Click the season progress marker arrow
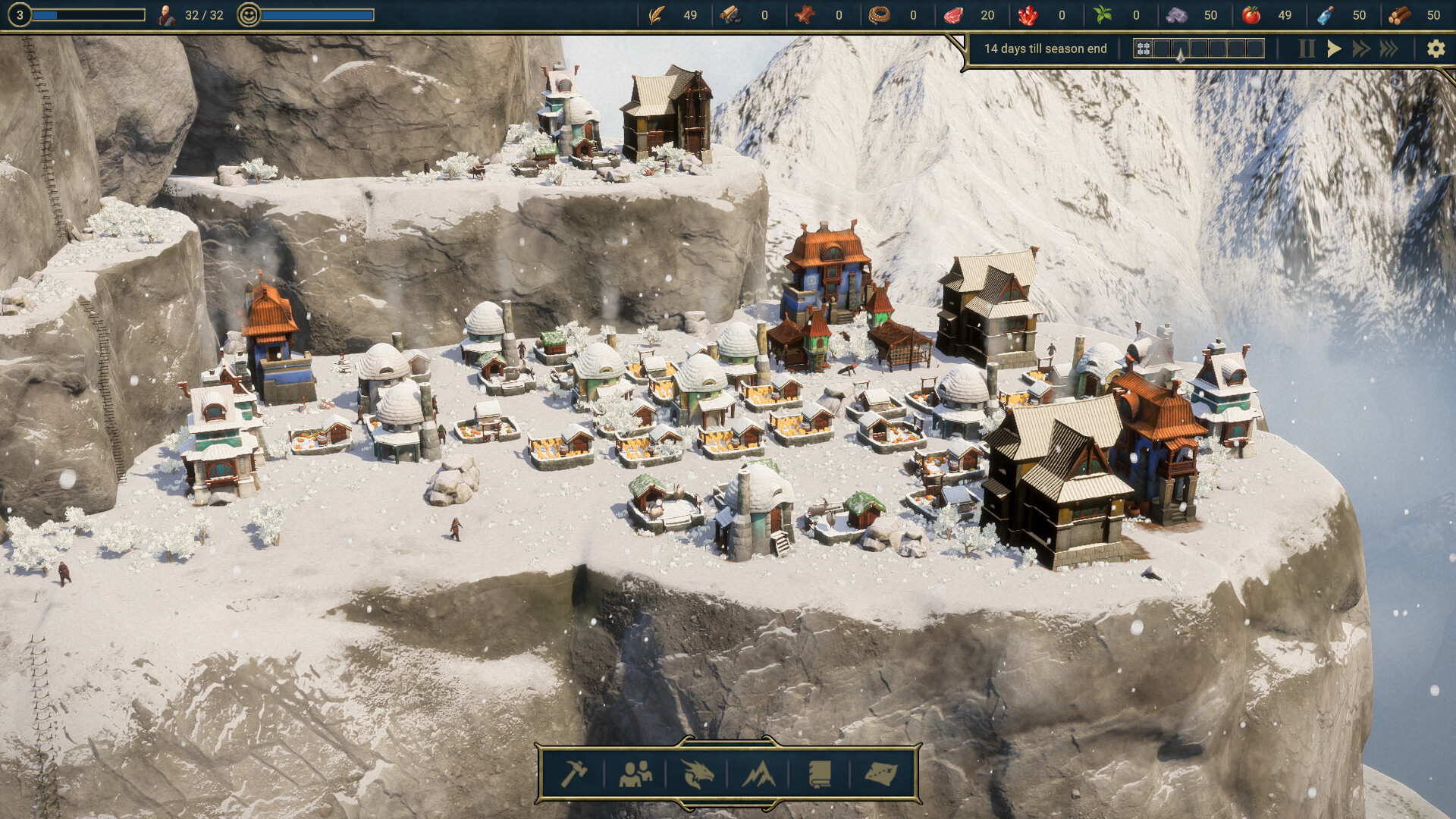This screenshot has height=819, width=1456. pyautogui.click(x=1181, y=55)
